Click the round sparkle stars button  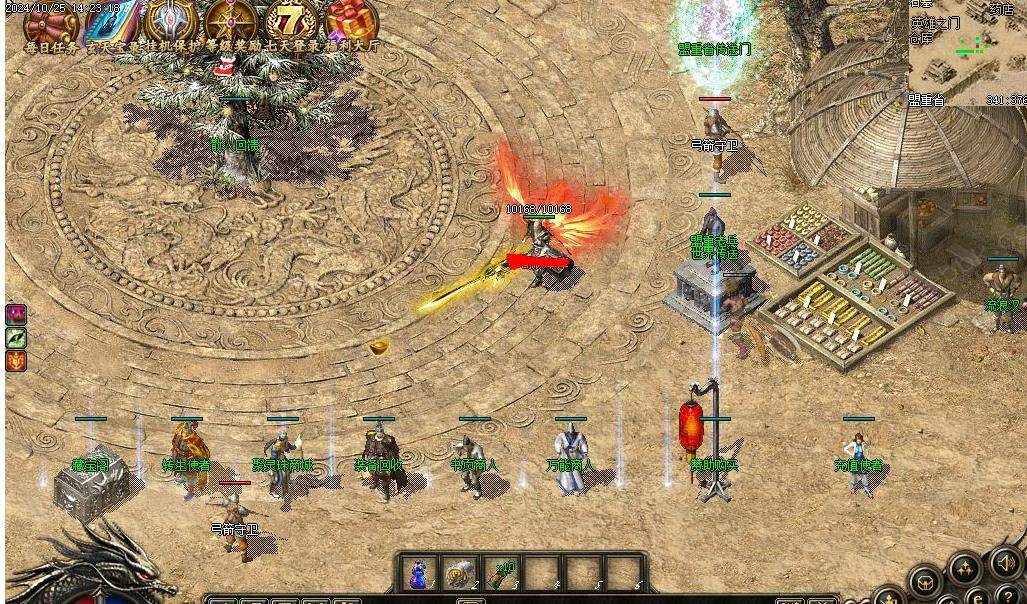pos(965,570)
